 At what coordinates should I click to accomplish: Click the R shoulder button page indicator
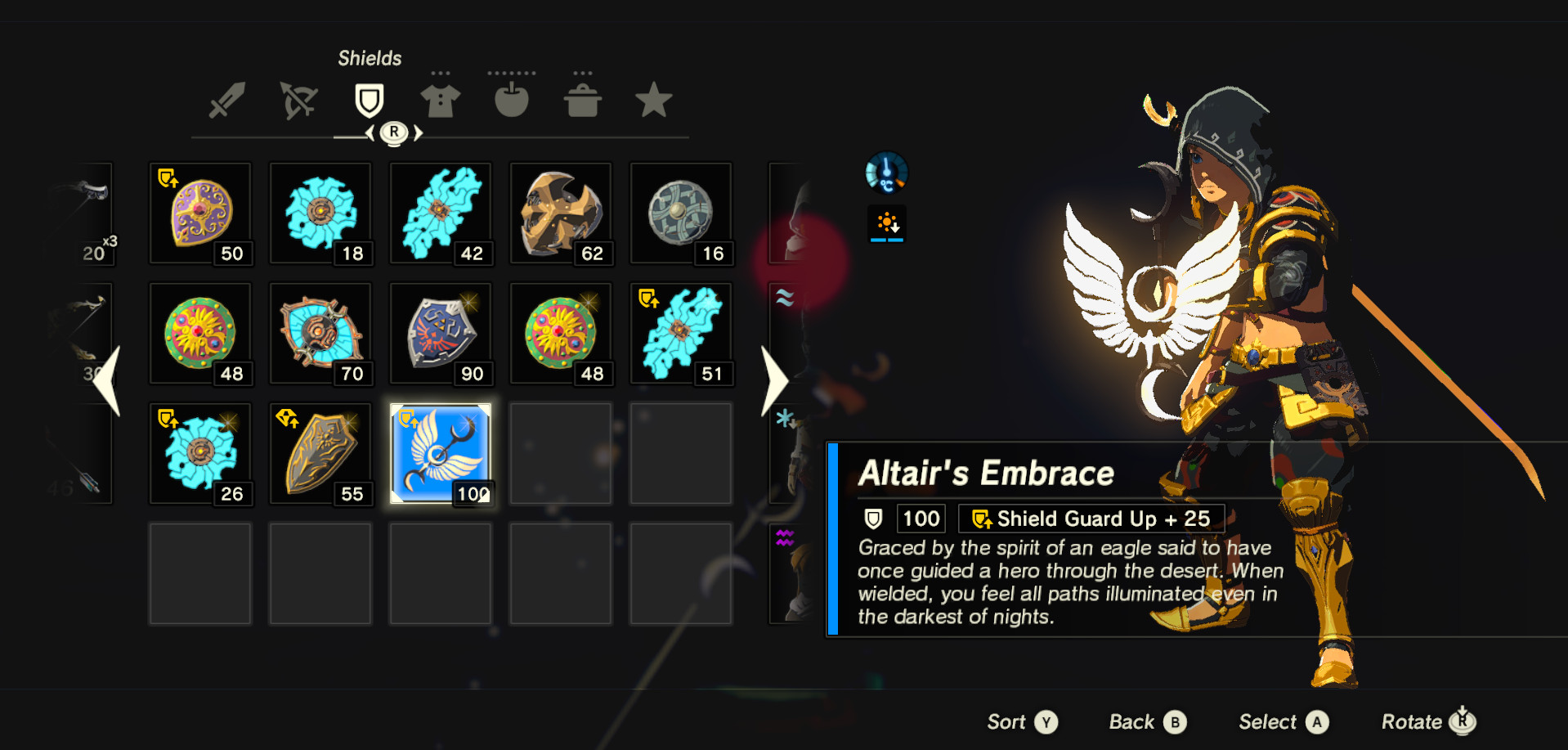[395, 131]
